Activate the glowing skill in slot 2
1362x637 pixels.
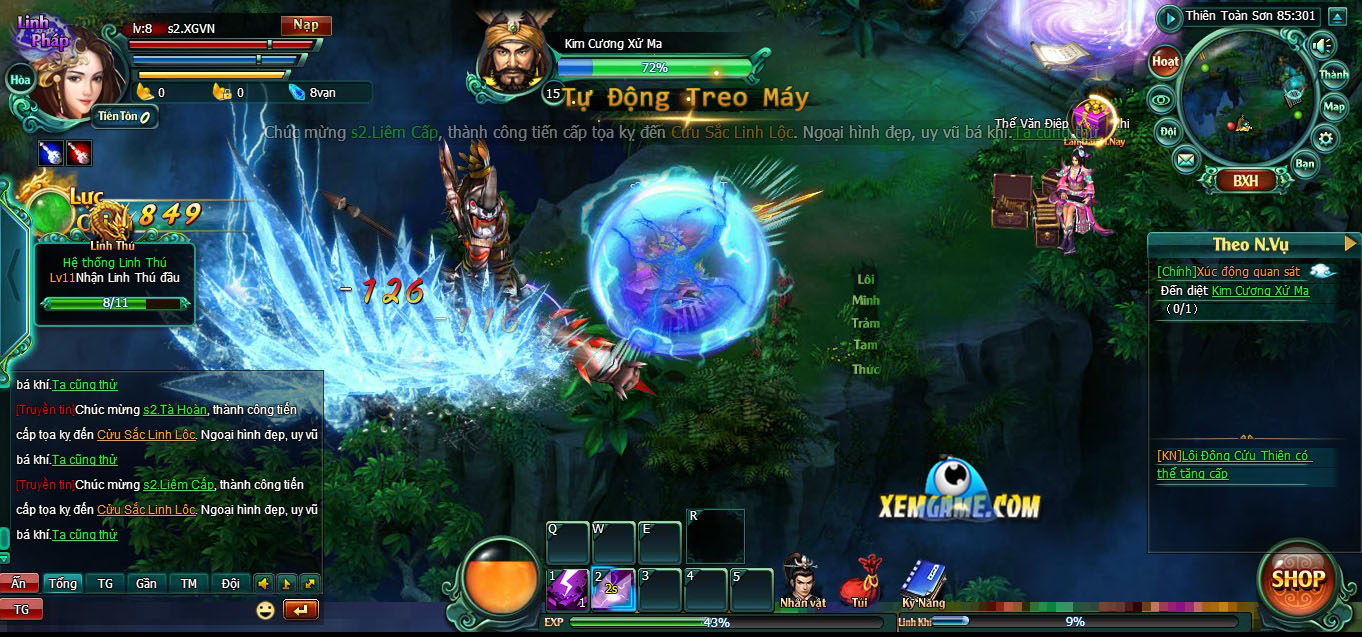coord(612,589)
